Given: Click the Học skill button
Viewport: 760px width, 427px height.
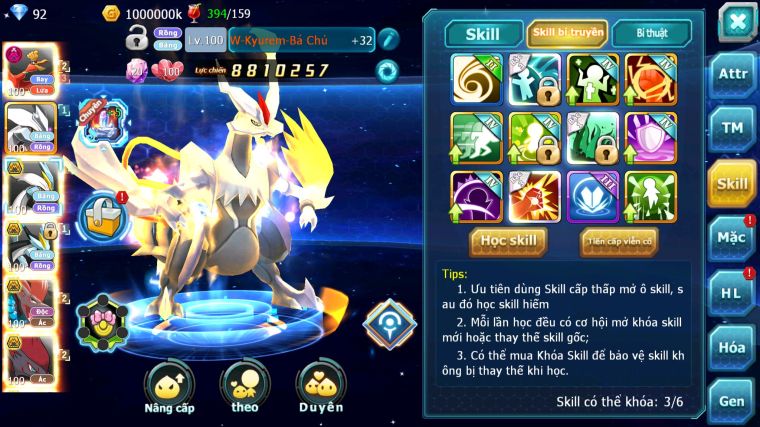Looking at the screenshot, I should 507,240.
